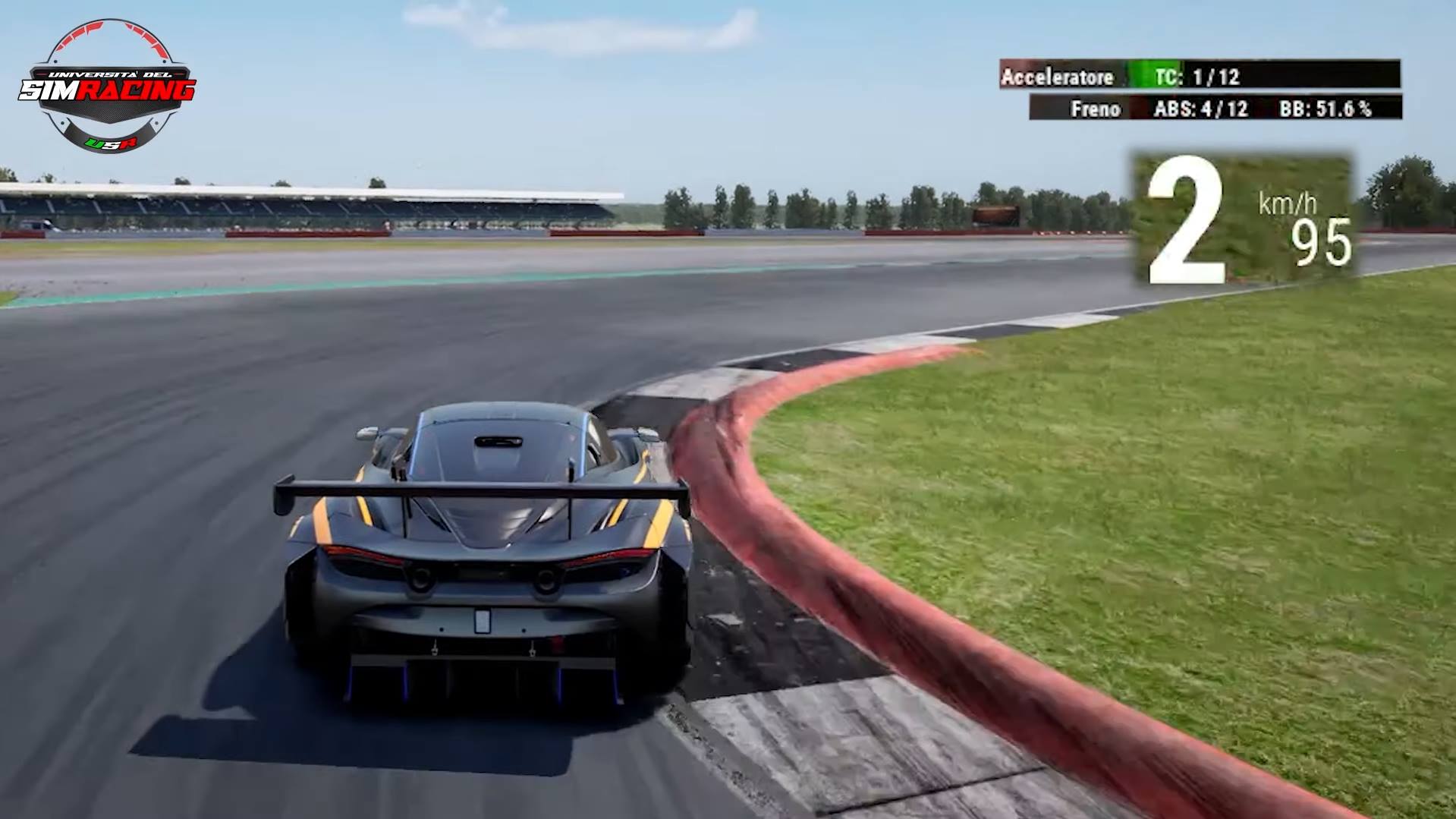Viewport: 1456px width, 819px height.
Task: Toggle the Acceleratore telemetry display
Action: 1058,74
